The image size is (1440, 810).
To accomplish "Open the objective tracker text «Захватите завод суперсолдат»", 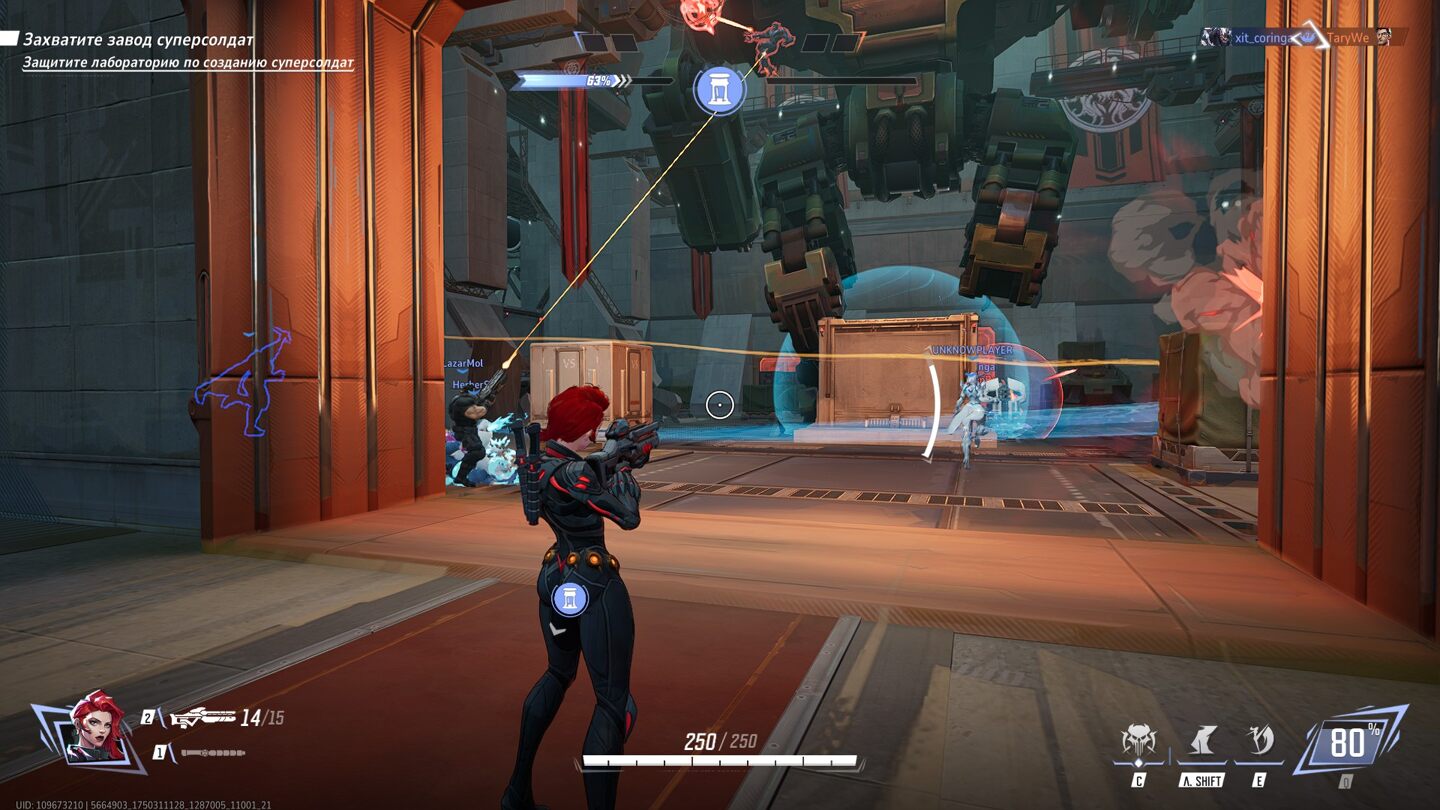I will coord(138,40).
